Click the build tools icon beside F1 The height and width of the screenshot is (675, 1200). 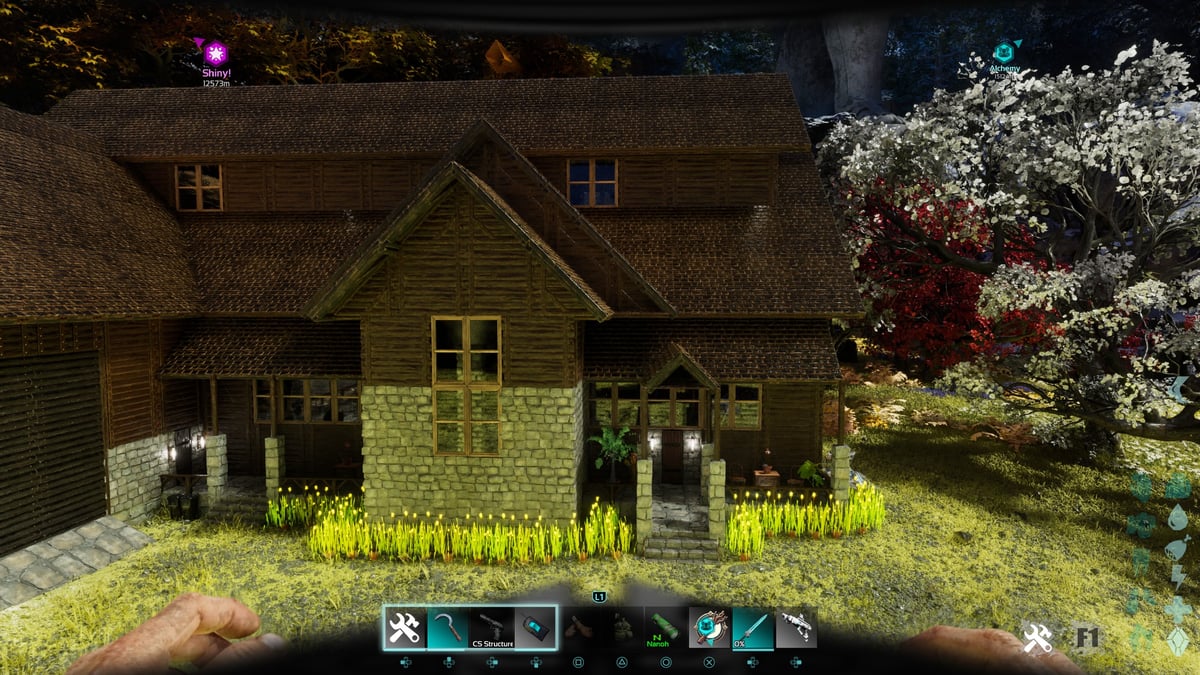tap(1037, 638)
